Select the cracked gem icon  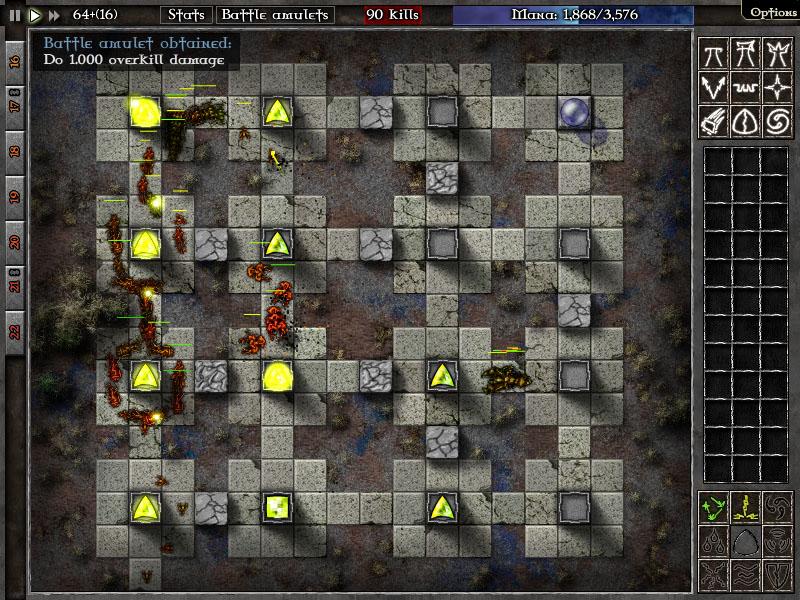pos(744,120)
